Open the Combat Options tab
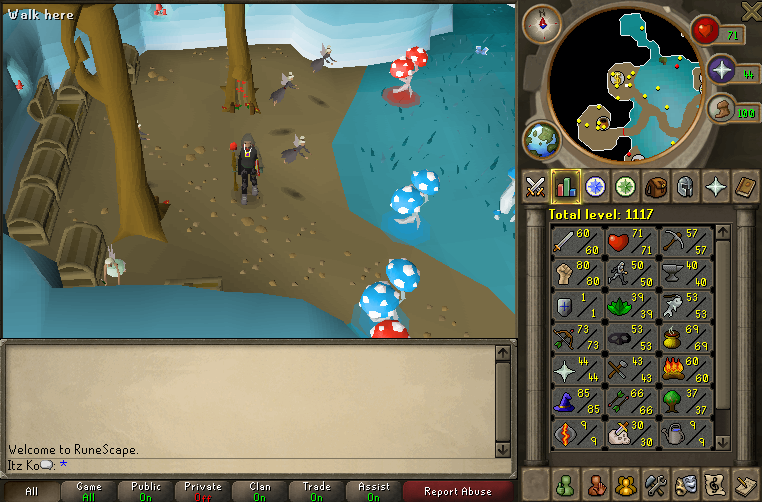 point(535,187)
